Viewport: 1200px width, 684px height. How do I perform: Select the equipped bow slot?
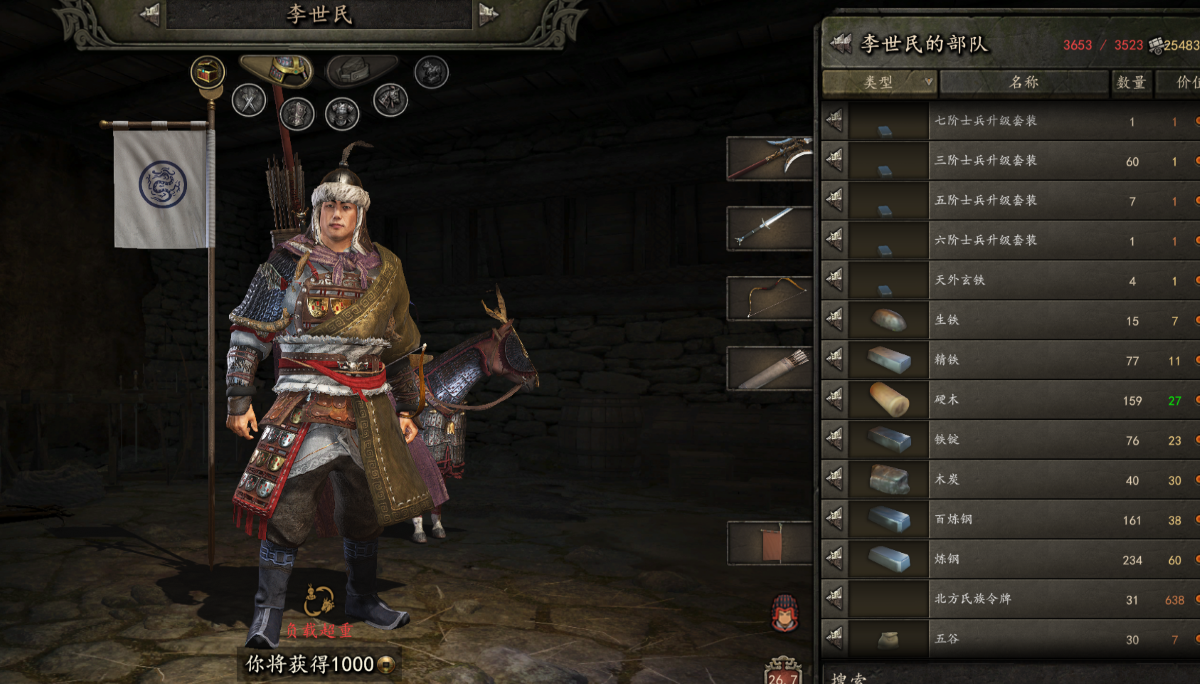point(769,297)
